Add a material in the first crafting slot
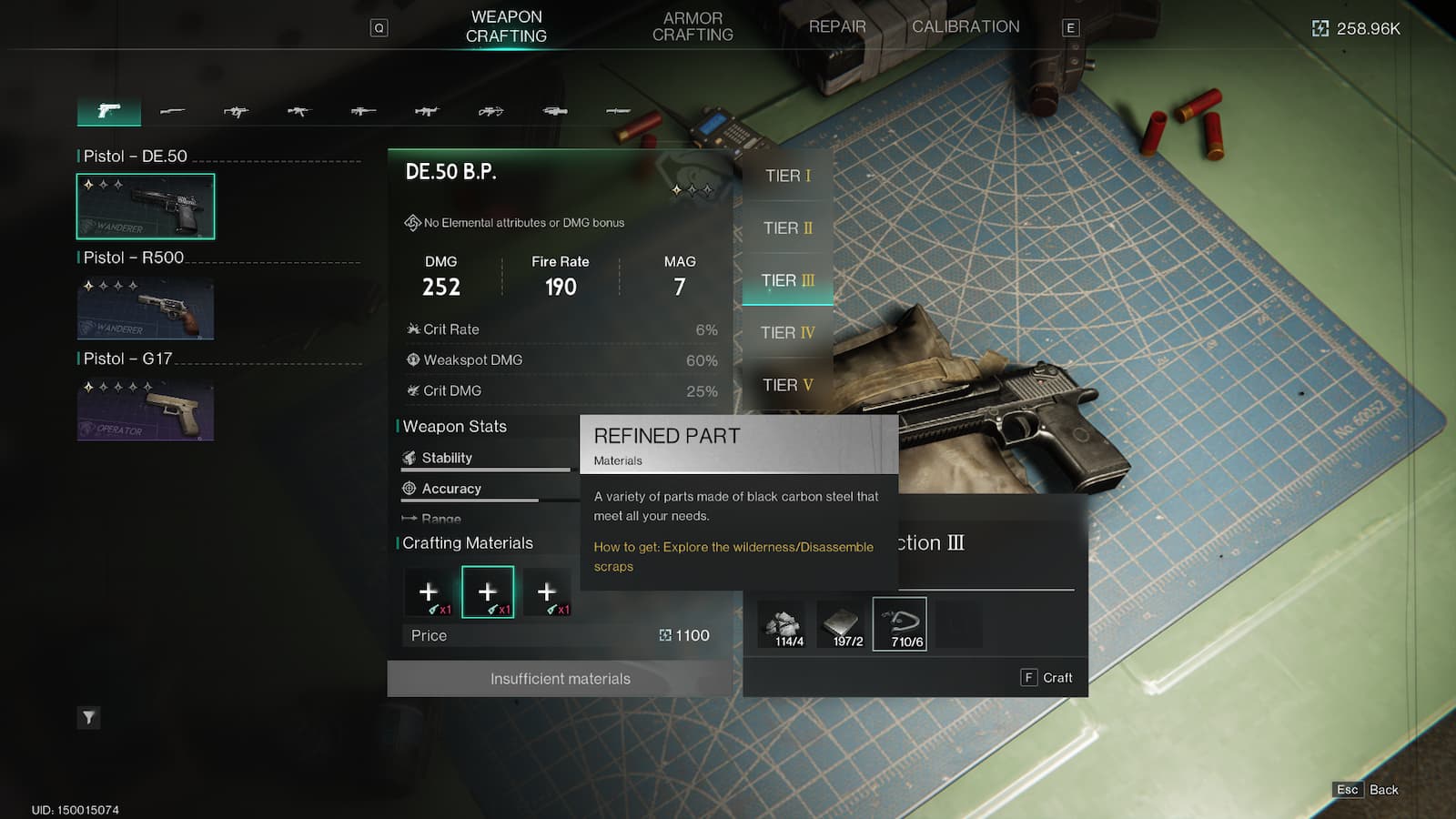 (x=429, y=591)
